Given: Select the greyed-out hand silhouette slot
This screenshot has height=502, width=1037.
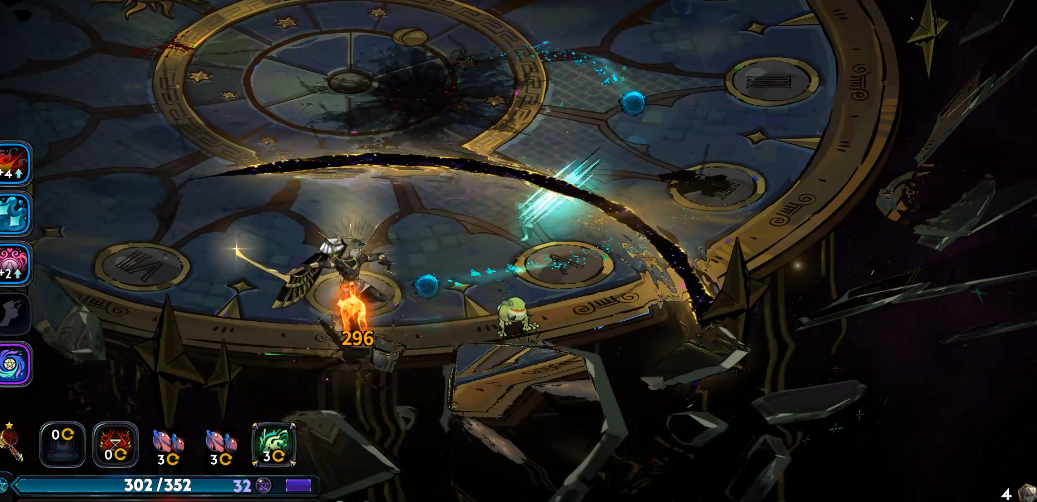Looking at the screenshot, I should pos(12,314).
